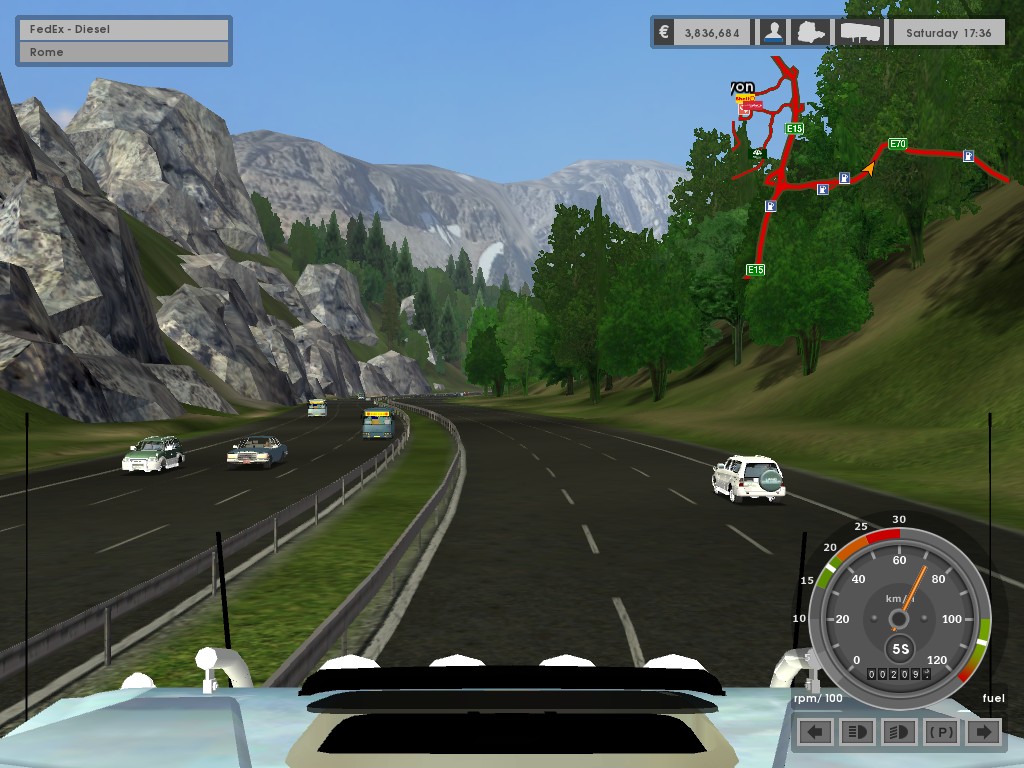Toggle the high beam headlights button
This screenshot has width=1024, height=768.
pyautogui.click(x=858, y=732)
